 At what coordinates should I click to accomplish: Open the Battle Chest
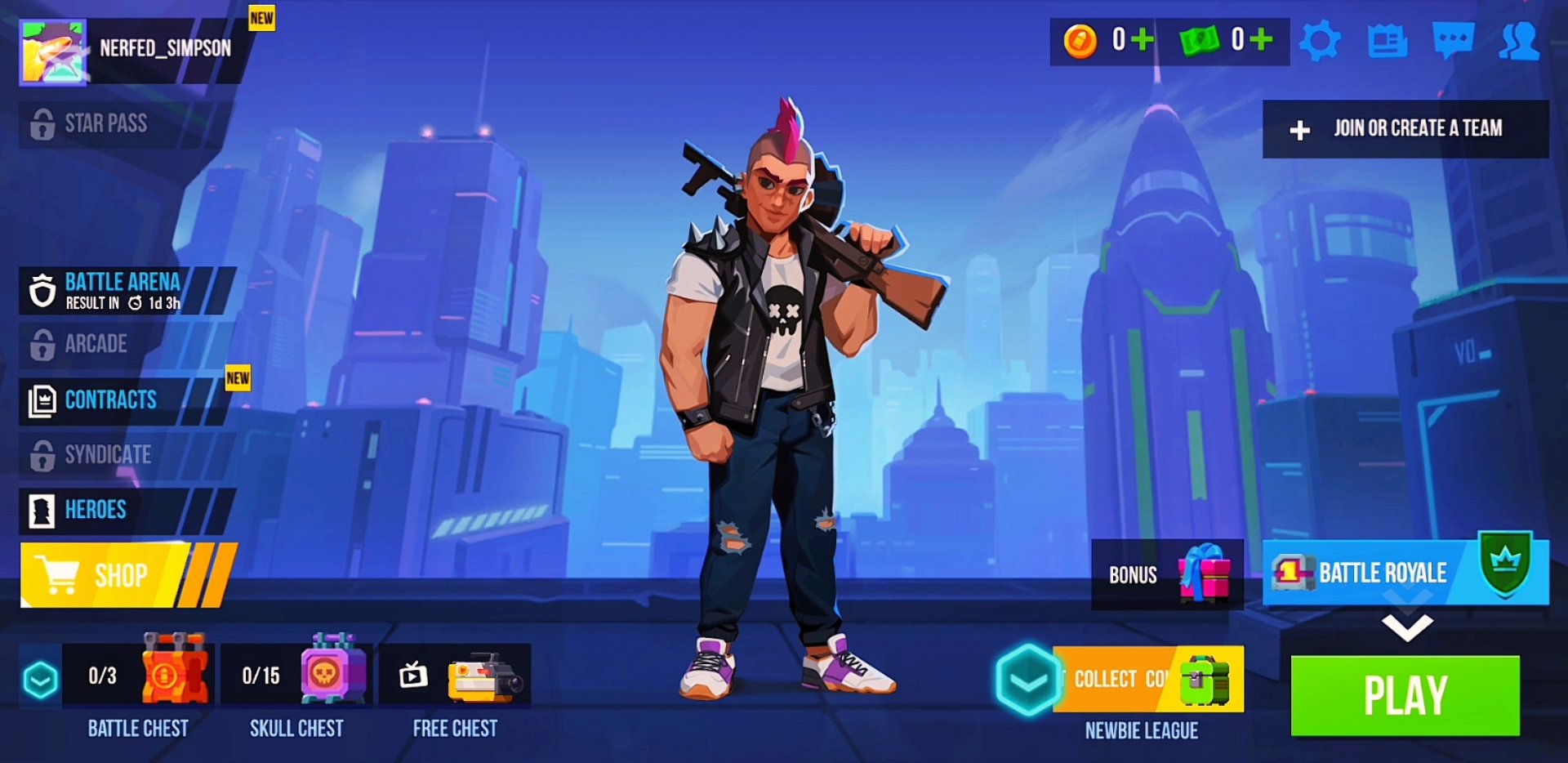pos(137,676)
